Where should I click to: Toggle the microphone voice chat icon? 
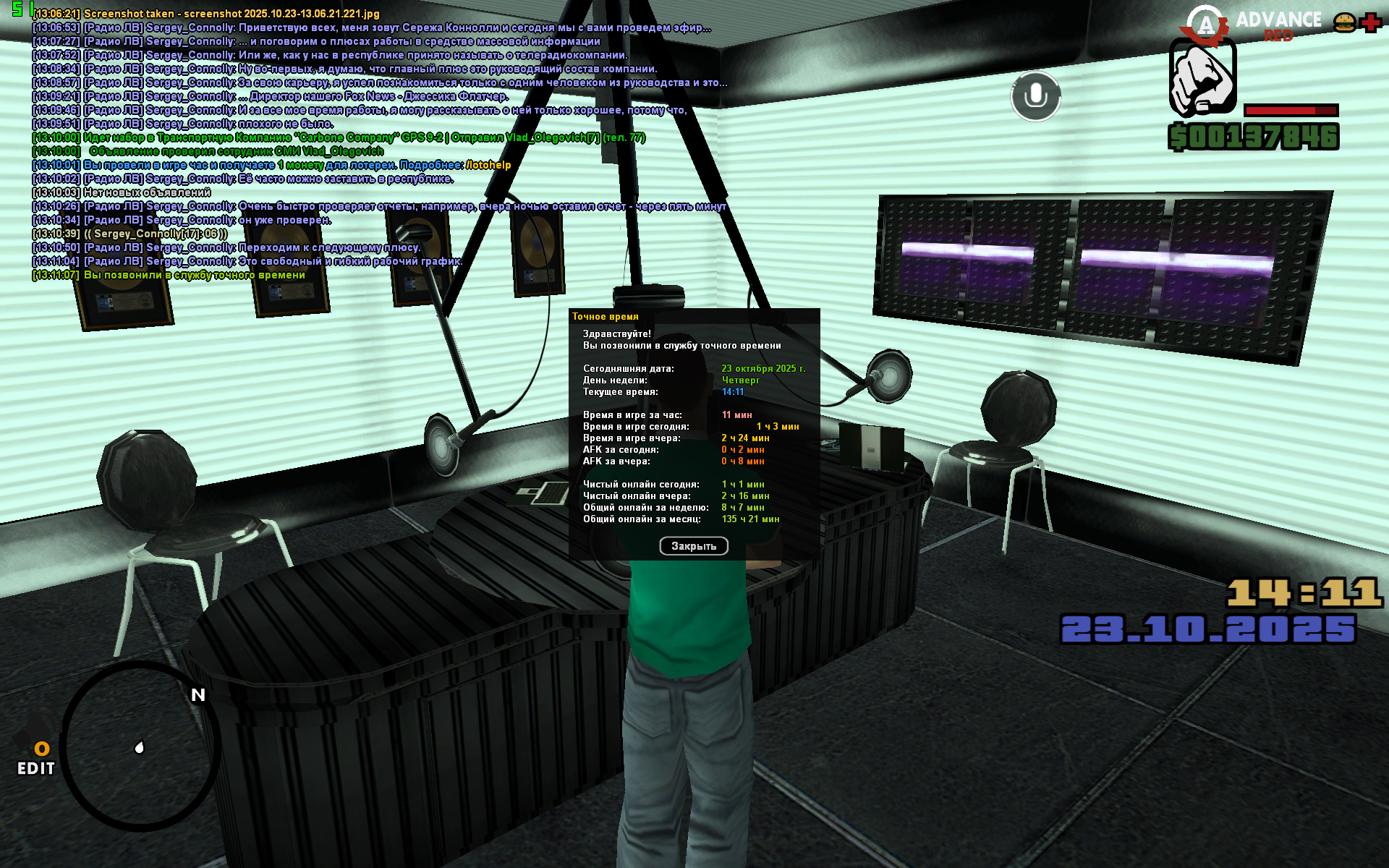(1035, 96)
